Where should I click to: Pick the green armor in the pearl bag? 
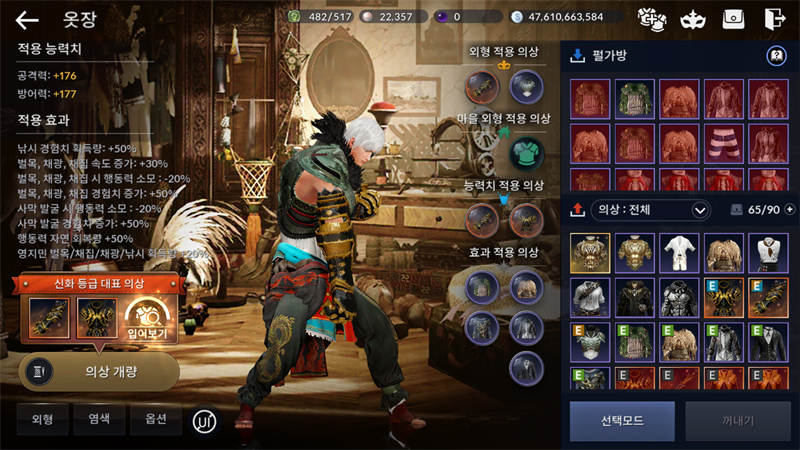pyautogui.click(x=634, y=99)
